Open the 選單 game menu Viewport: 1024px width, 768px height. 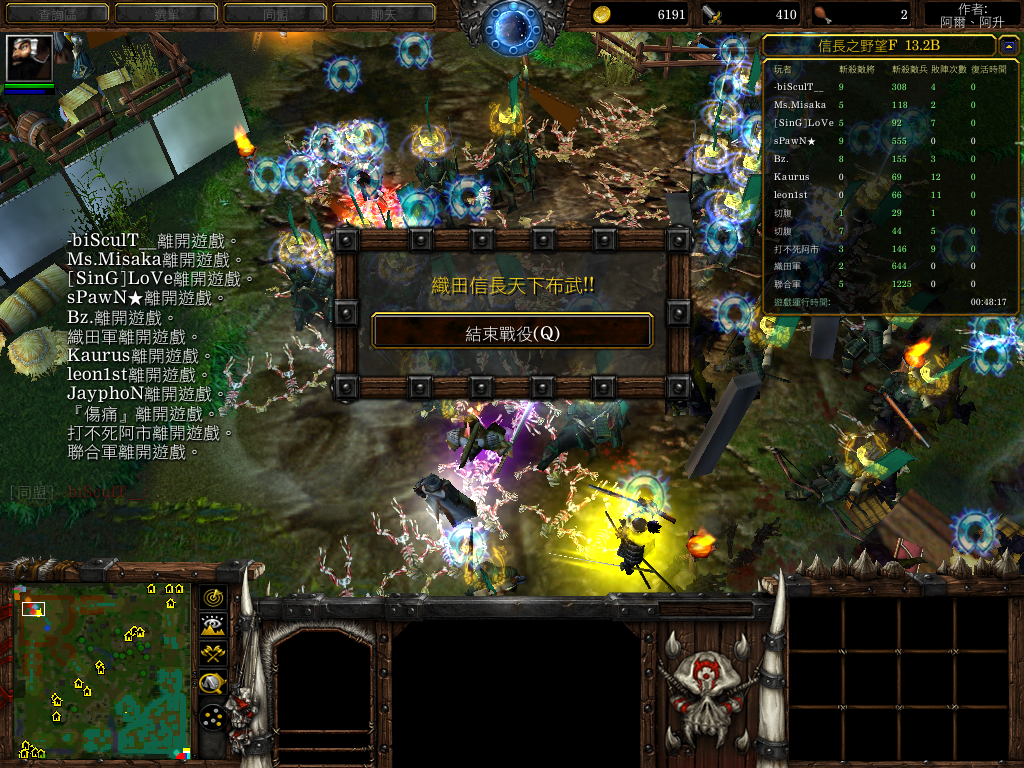(x=165, y=13)
